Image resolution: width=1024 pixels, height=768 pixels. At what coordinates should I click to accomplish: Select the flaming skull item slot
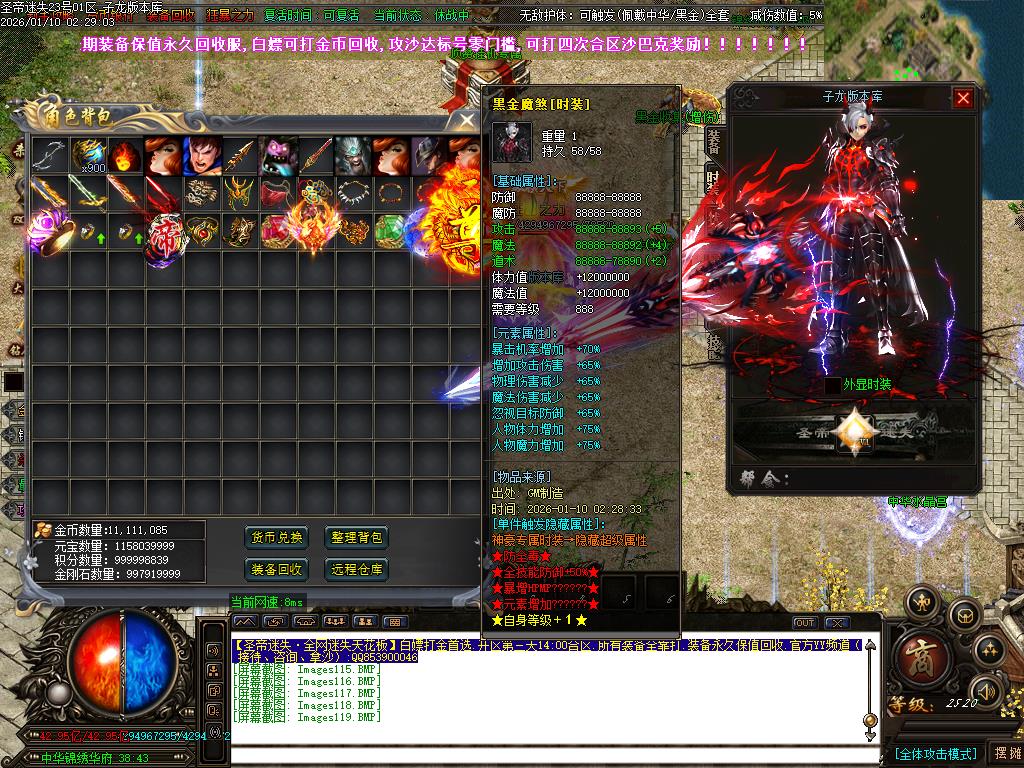tap(125, 156)
